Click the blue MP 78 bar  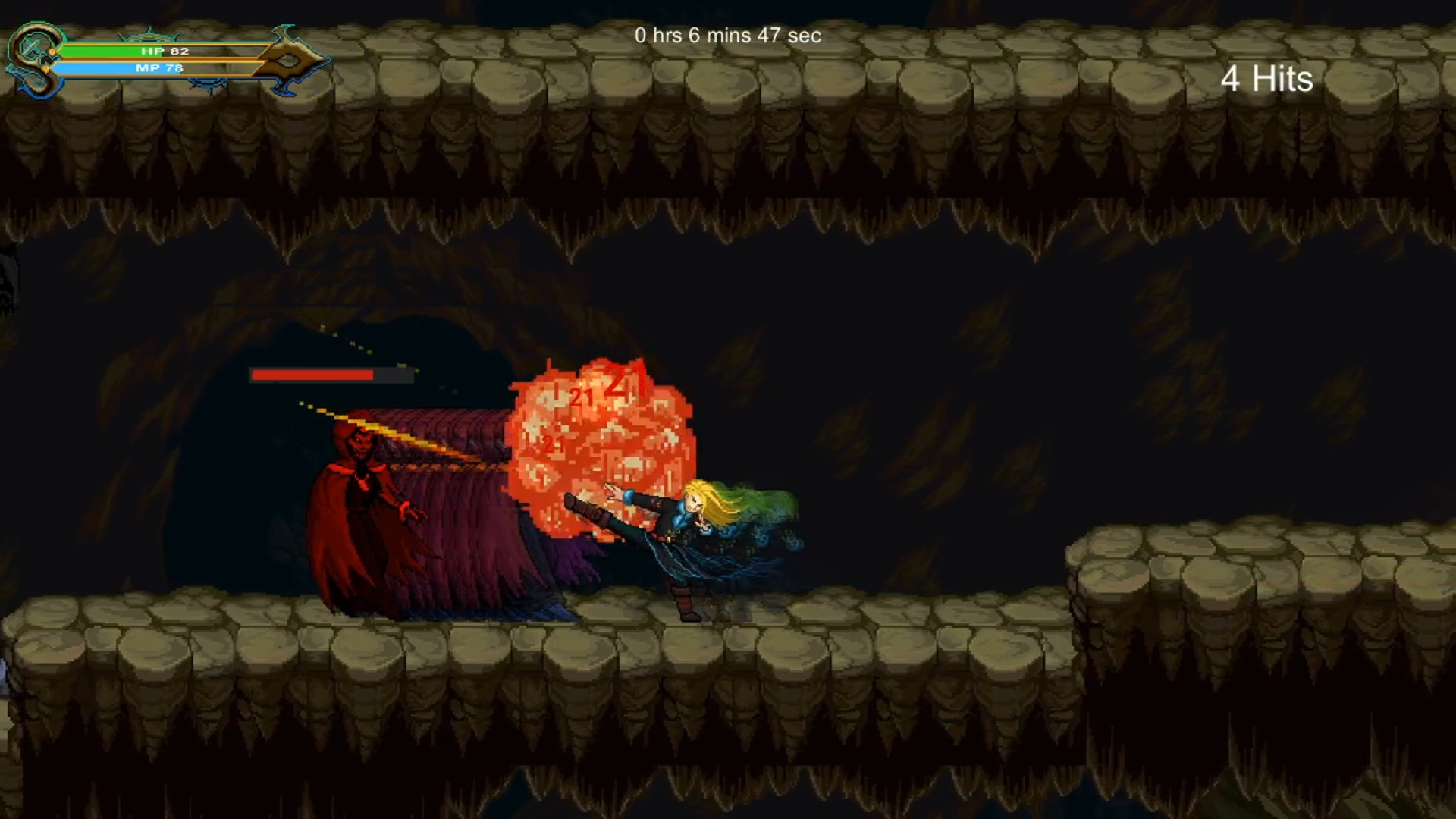114,67
